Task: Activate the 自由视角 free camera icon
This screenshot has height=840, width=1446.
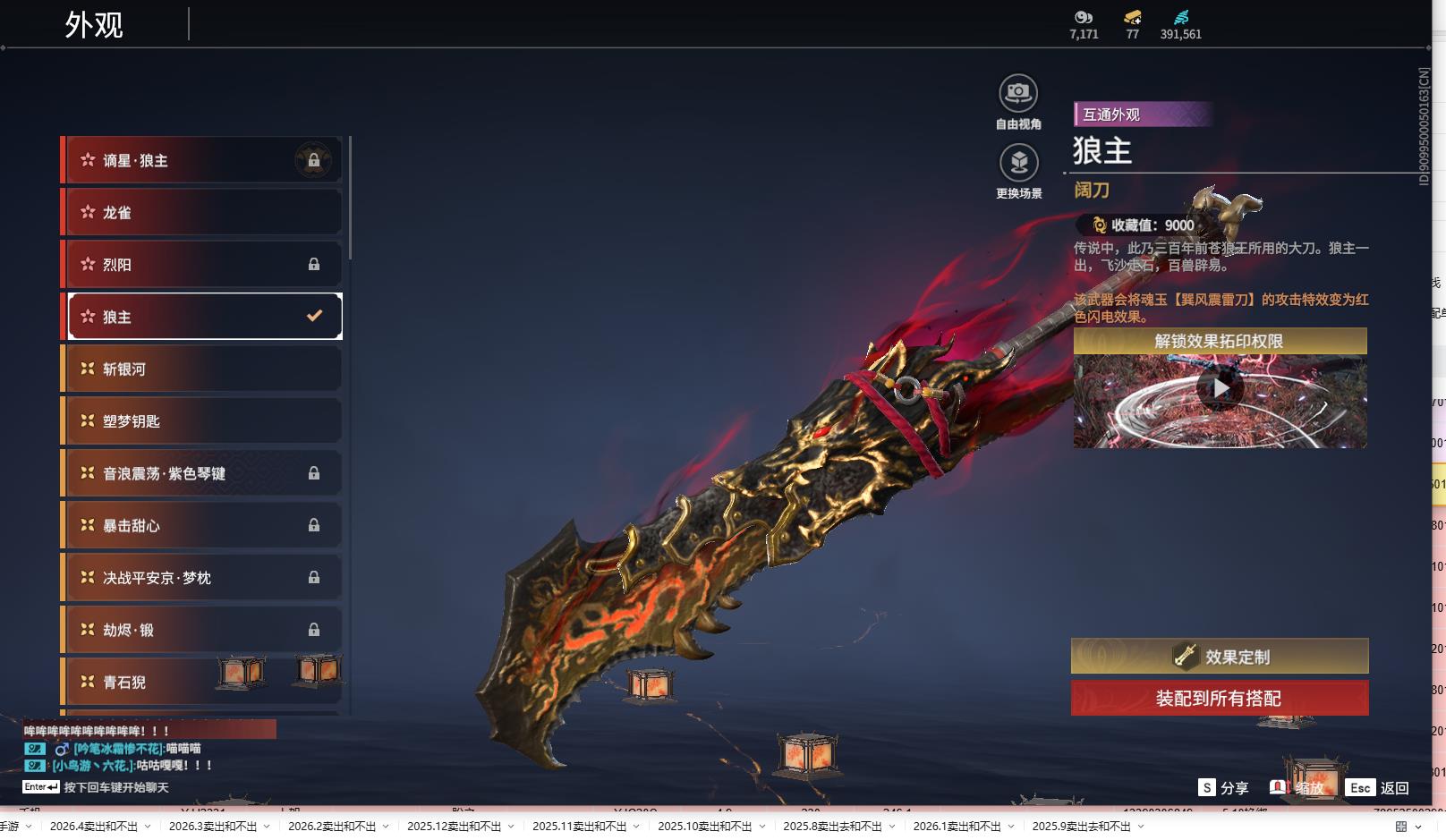Action: [1018, 94]
